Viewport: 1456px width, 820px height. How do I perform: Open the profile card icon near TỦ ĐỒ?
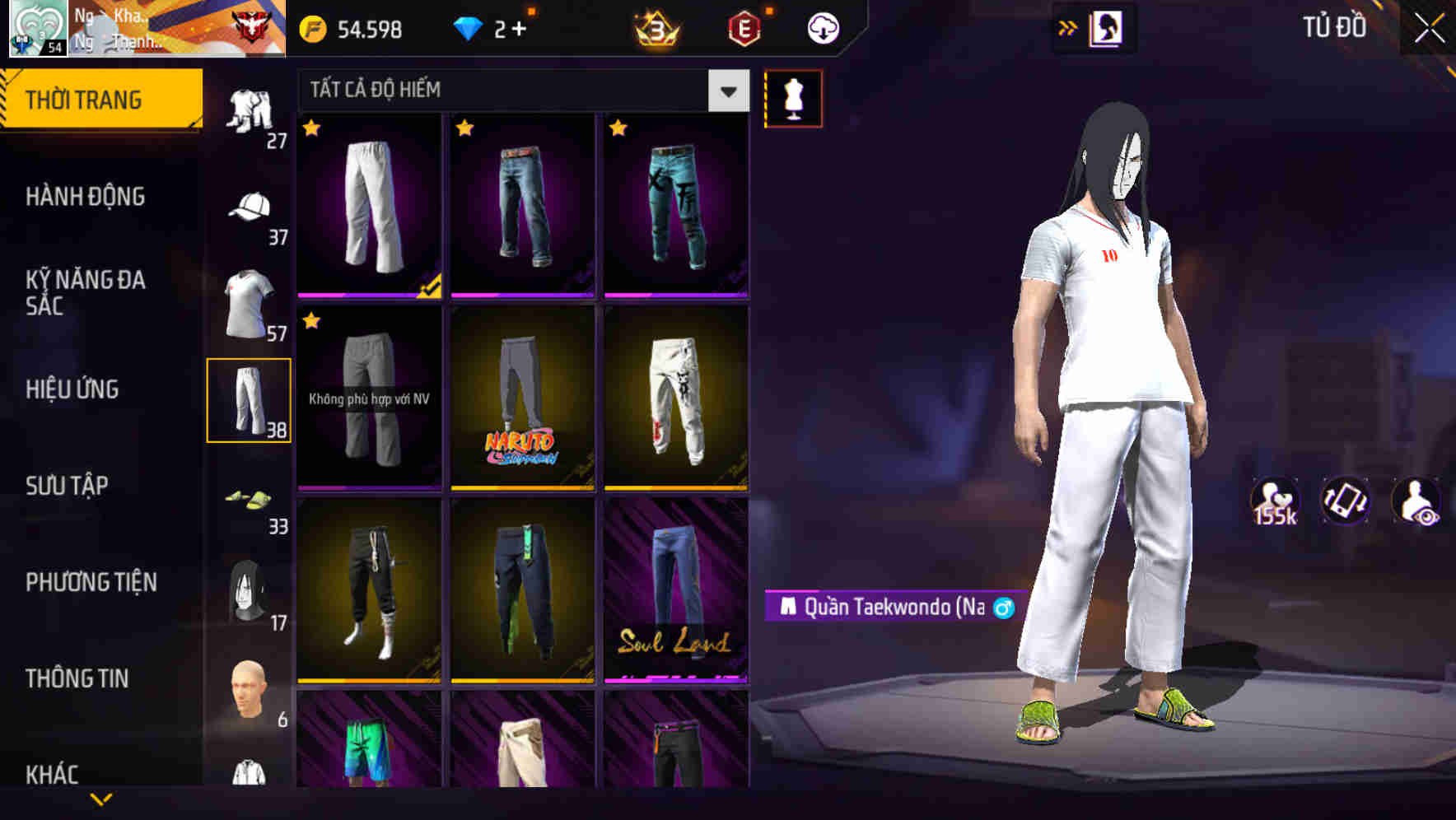pos(1107,27)
